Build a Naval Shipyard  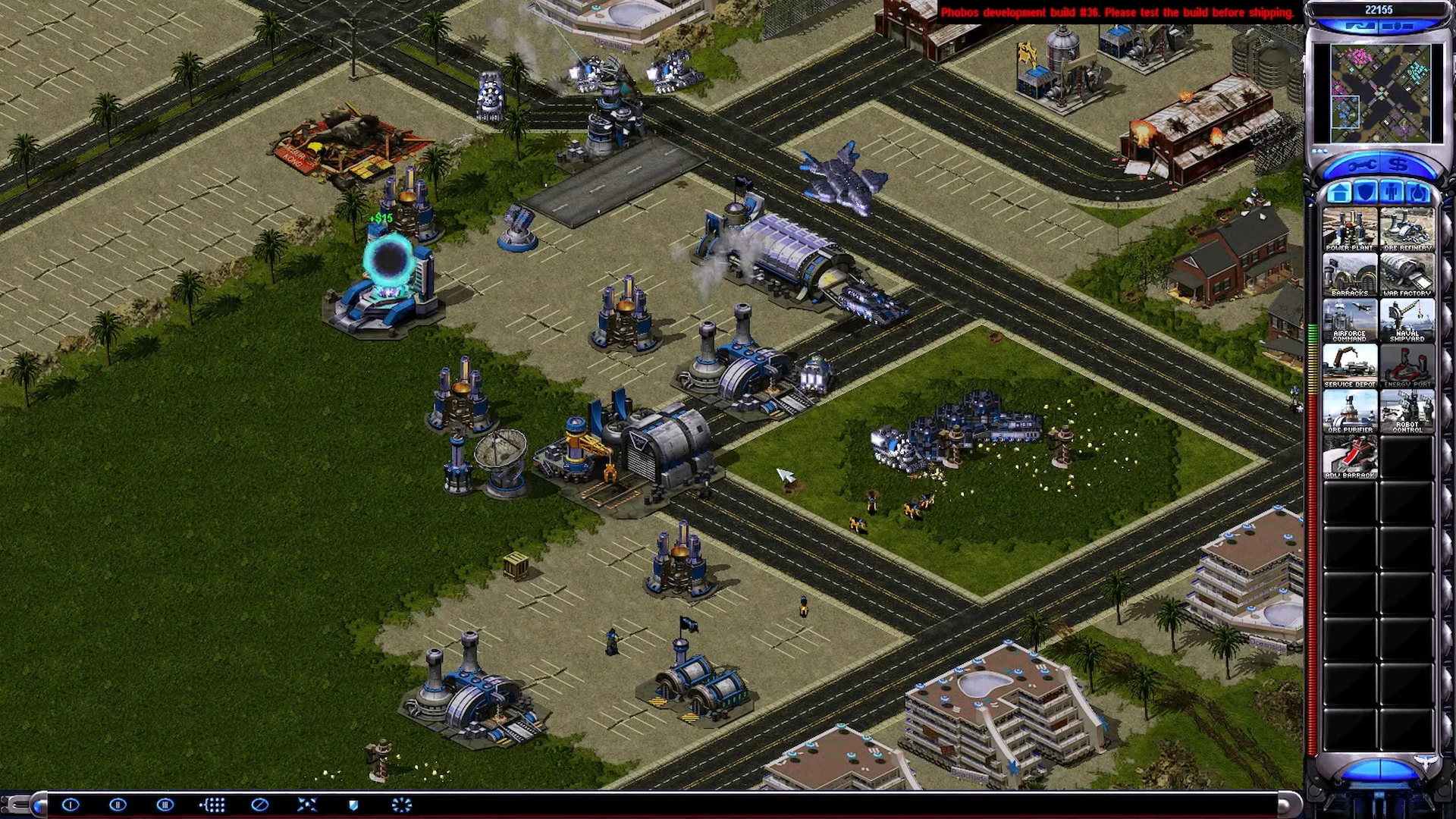coord(1407,319)
